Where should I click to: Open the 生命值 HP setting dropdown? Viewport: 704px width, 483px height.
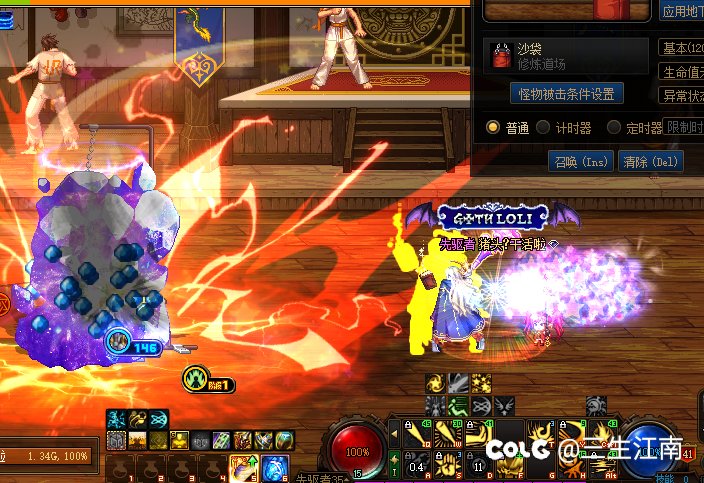pyautogui.click(x=682, y=72)
